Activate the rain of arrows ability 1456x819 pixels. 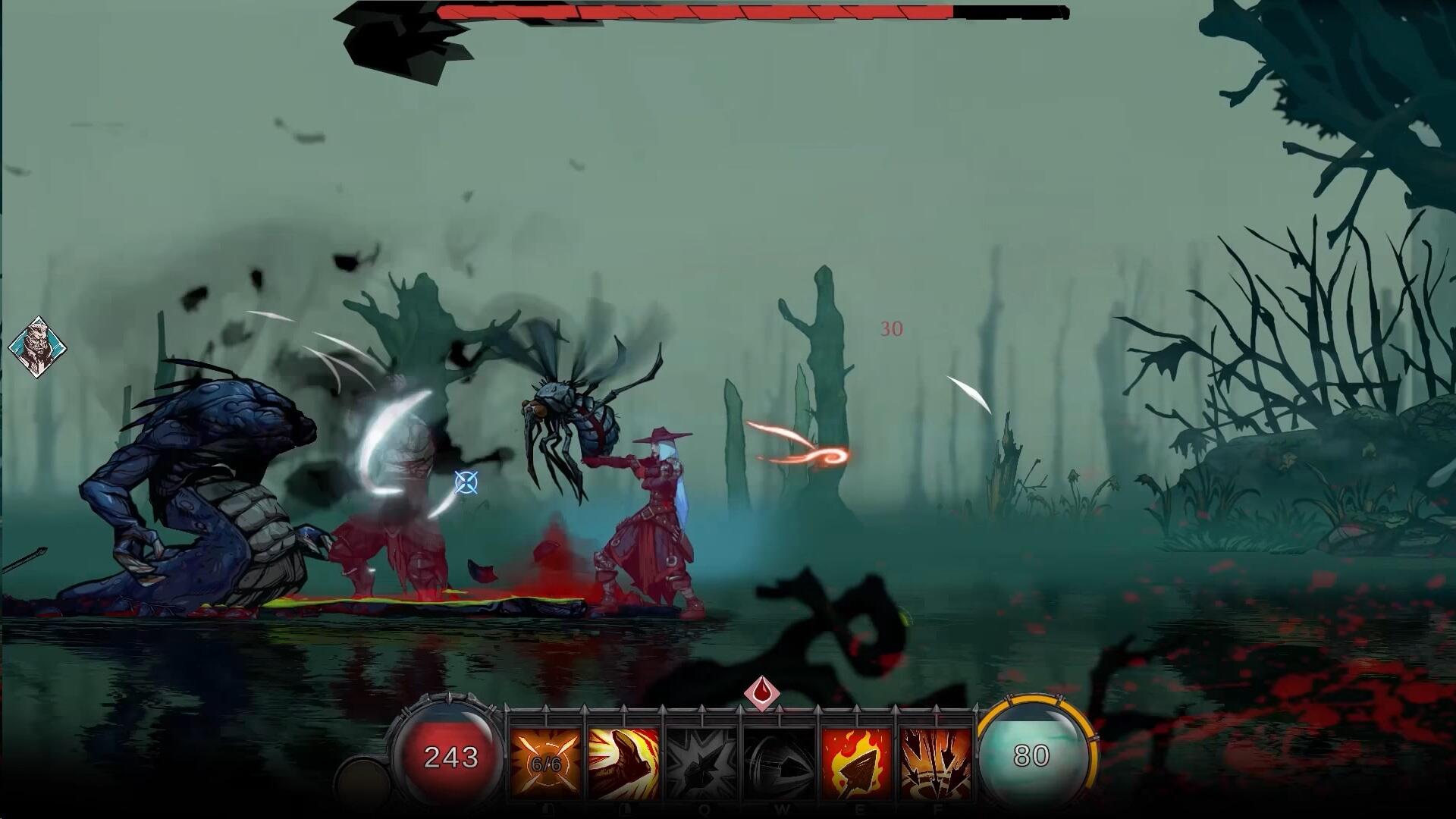tap(935, 761)
